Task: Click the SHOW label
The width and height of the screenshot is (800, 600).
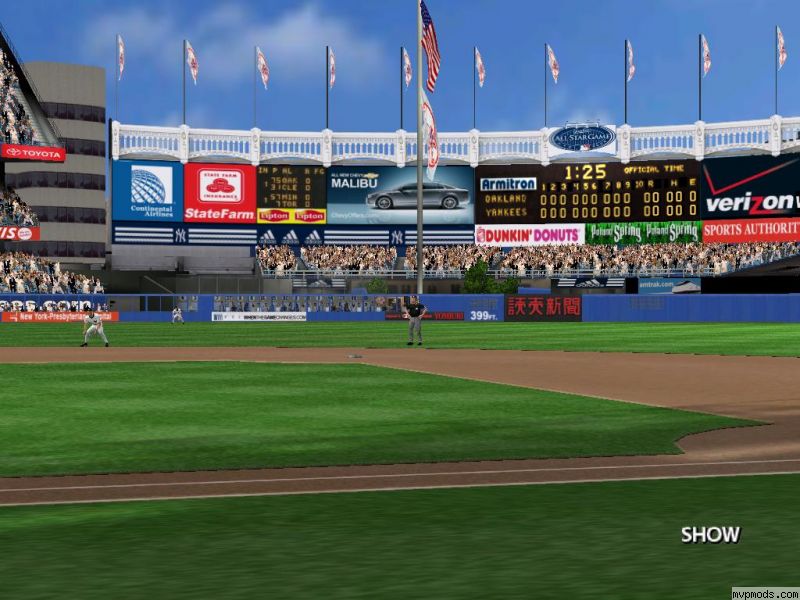Action: click(710, 534)
